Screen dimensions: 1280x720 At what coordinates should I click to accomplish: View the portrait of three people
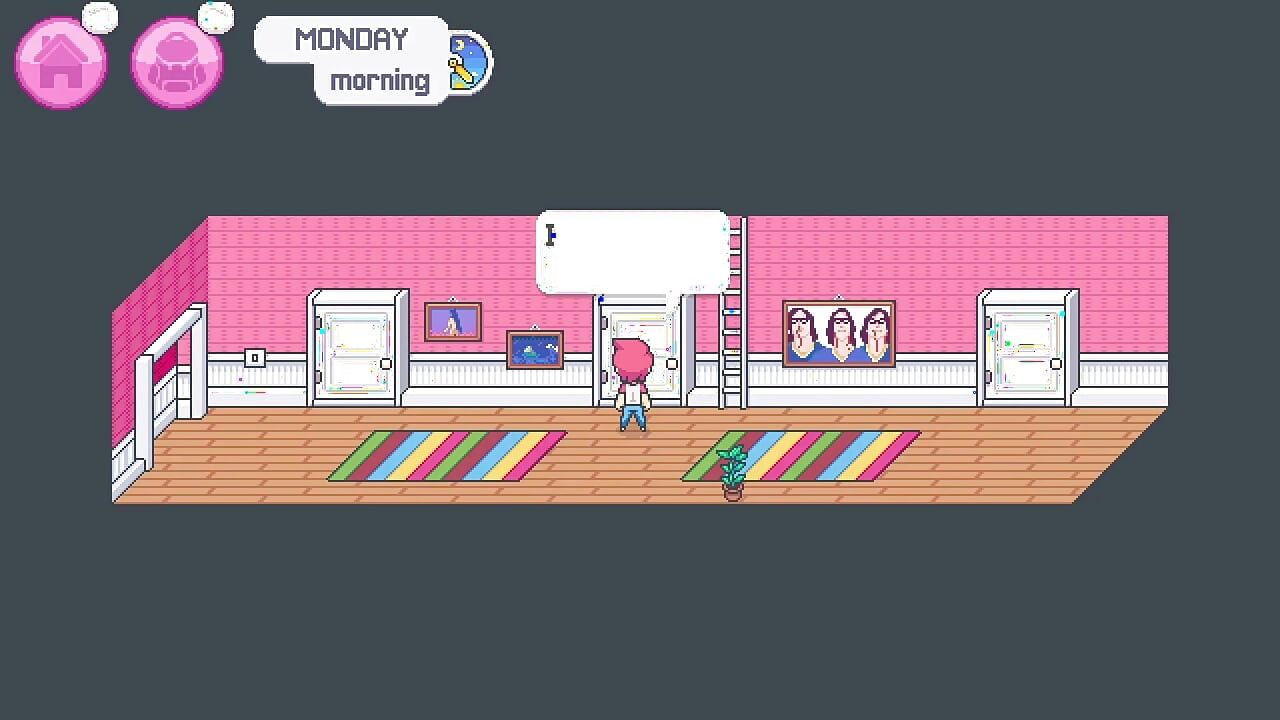839,331
